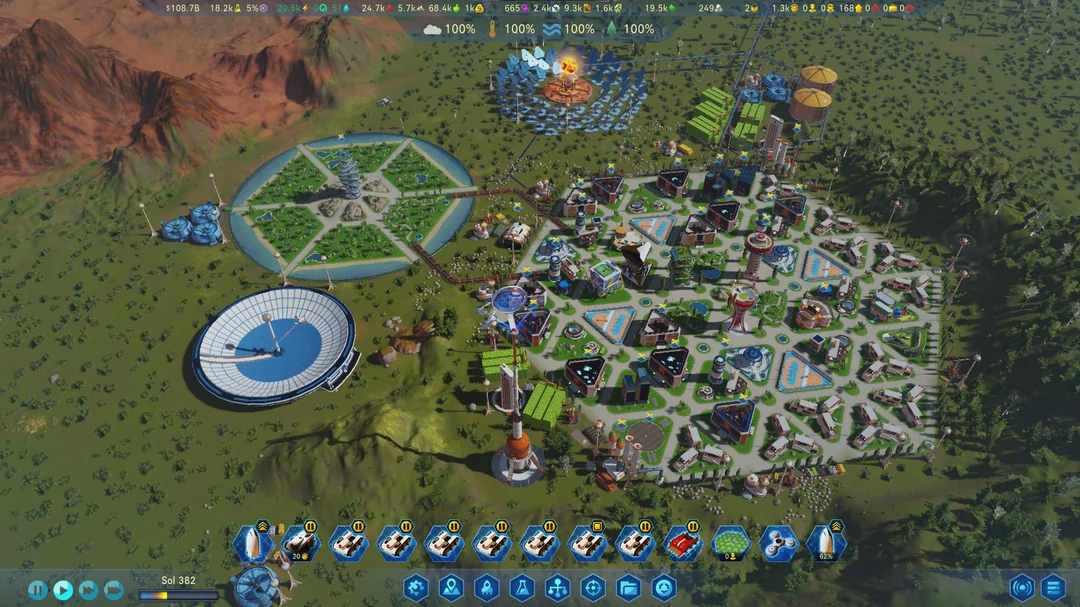Screen dimensions: 1080x607
Task: Open the rocket resupply menu icon
Action: [486, 588]
